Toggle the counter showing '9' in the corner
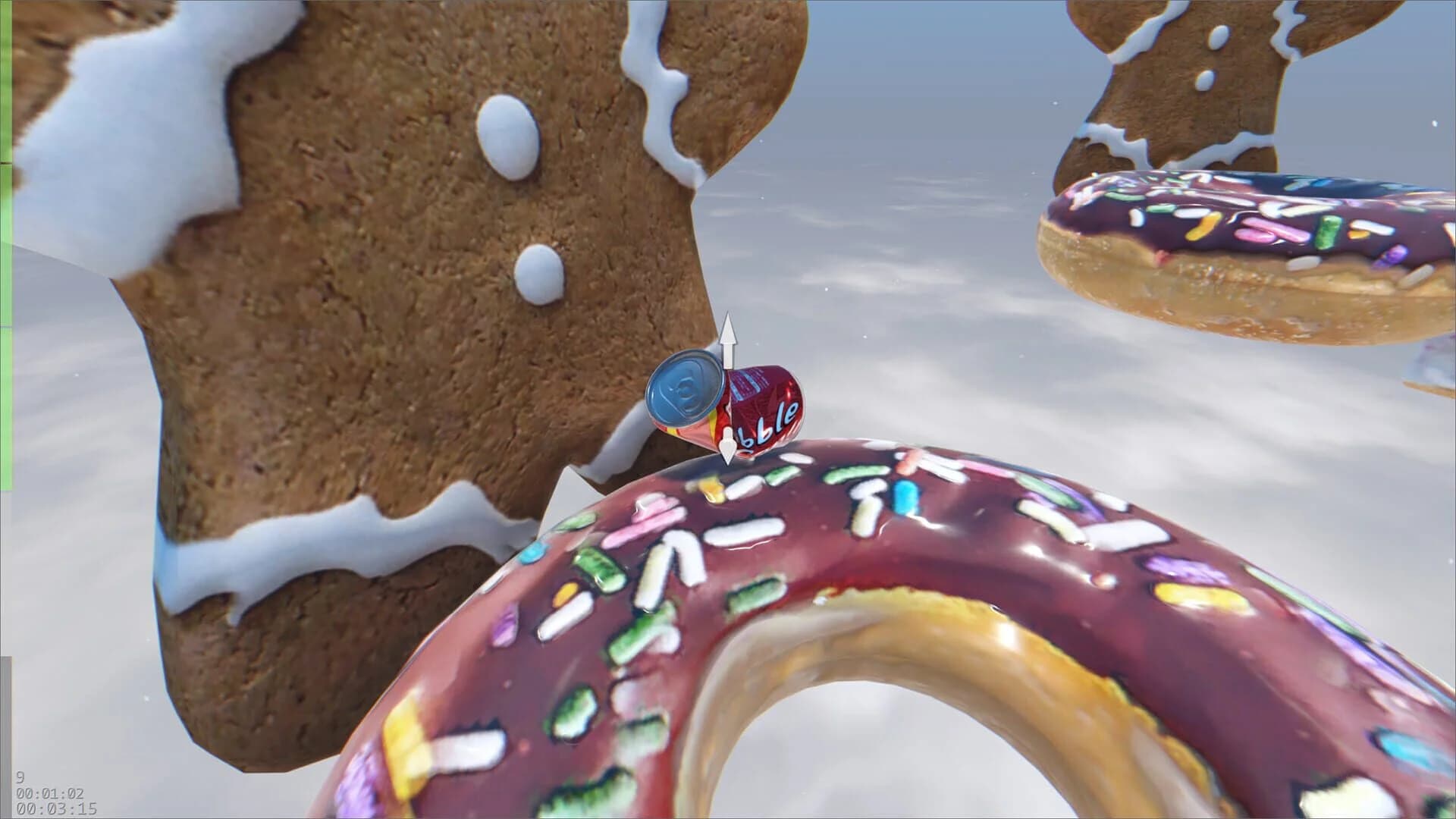Viewport: 1456px width, 819px height. (x=19, y=777)
